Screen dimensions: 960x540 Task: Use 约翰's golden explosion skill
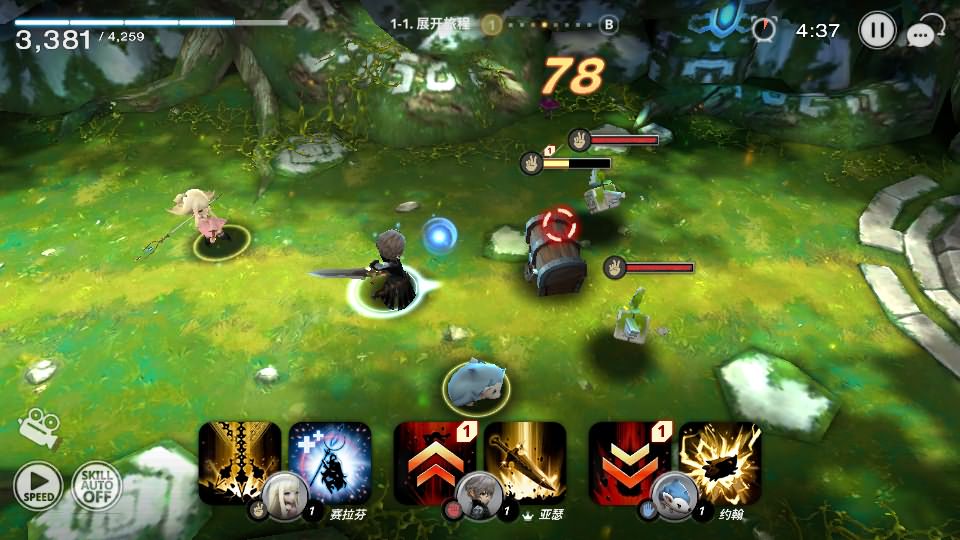click(721, 460)
